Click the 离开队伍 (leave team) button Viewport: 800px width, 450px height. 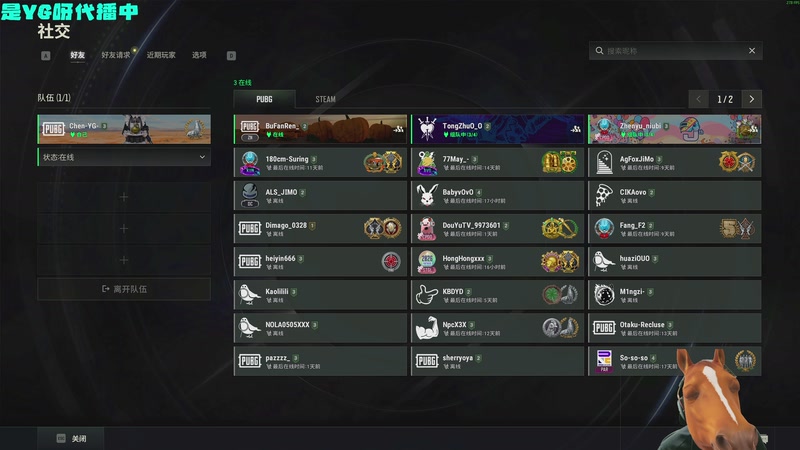pyautogui.click(x=124, y=289)
